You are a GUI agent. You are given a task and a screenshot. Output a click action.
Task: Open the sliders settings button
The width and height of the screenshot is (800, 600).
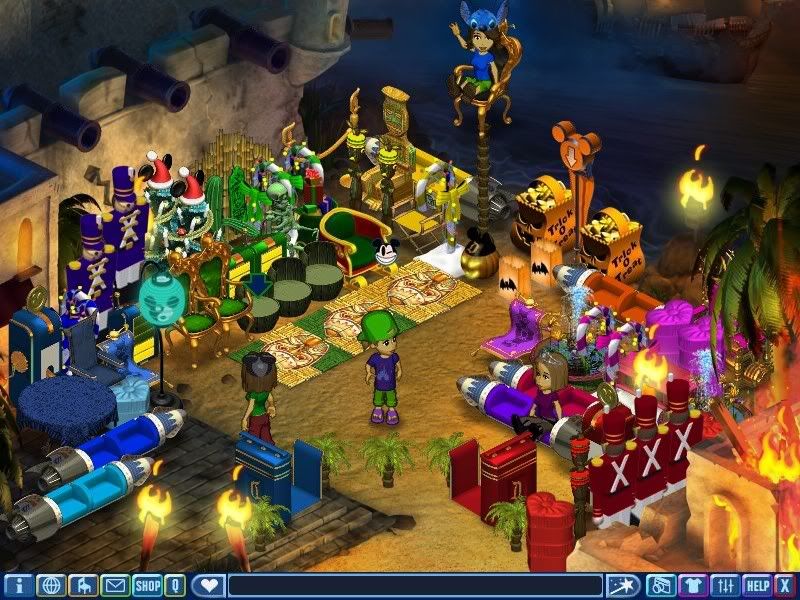point(725,585)
